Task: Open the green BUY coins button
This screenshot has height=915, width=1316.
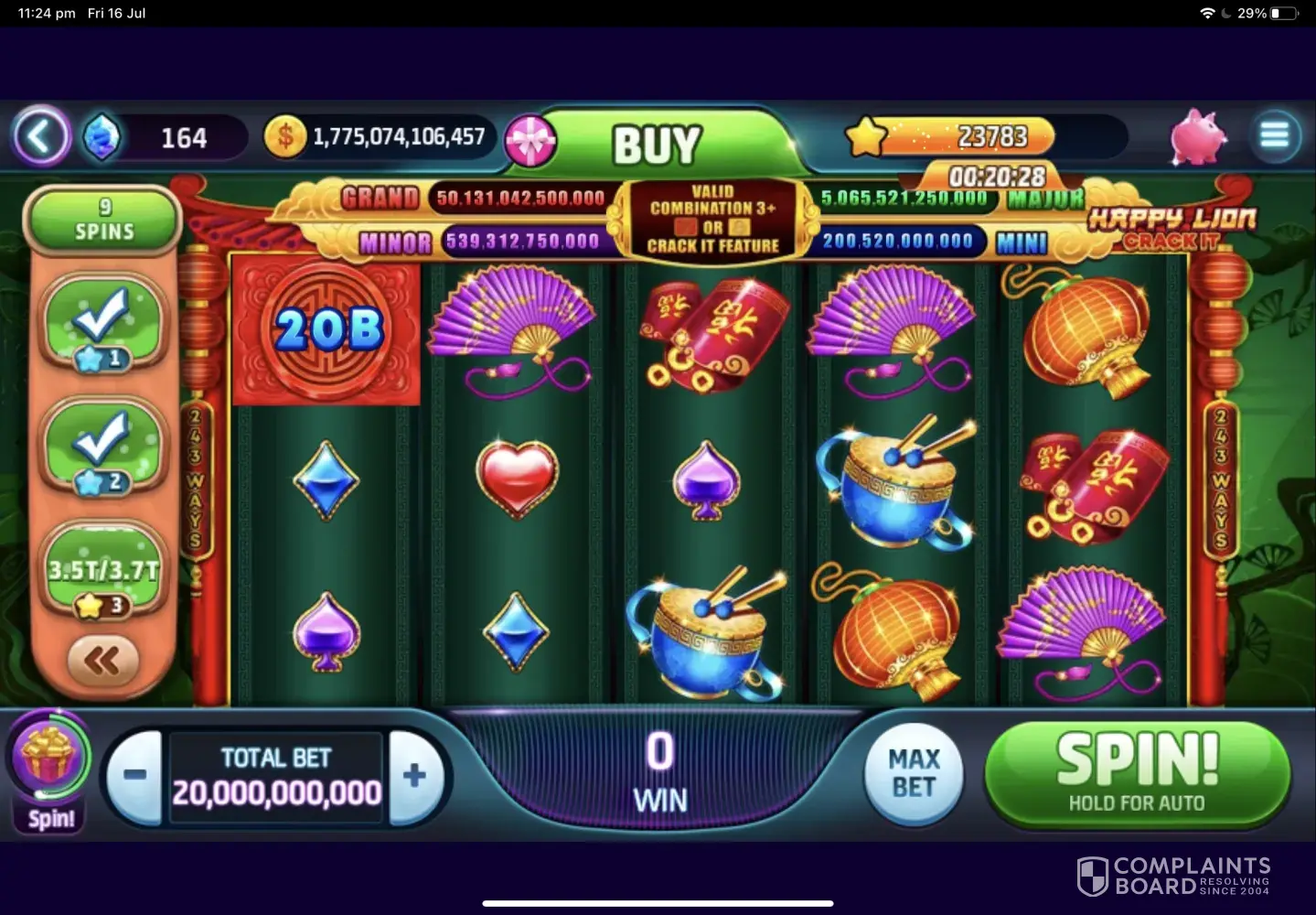Action: click(658, 144)
